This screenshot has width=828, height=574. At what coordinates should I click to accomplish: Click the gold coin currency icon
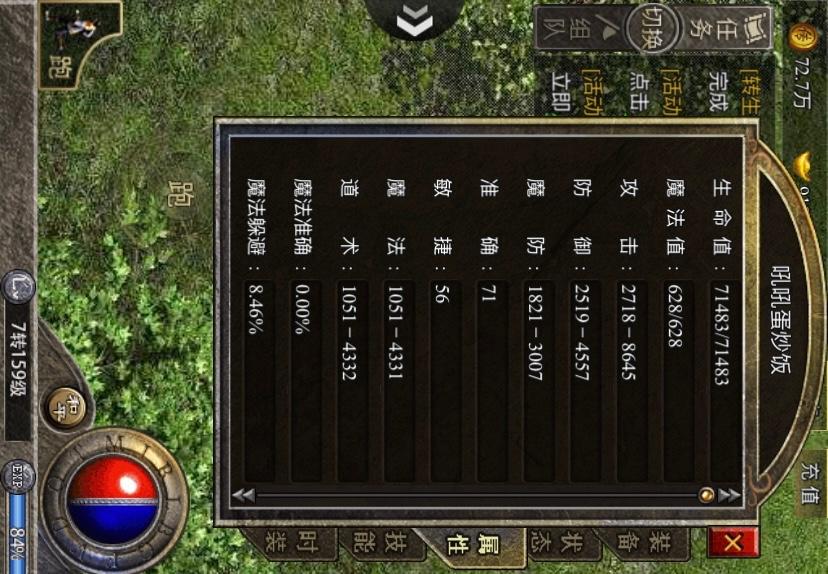click(802, 37)
